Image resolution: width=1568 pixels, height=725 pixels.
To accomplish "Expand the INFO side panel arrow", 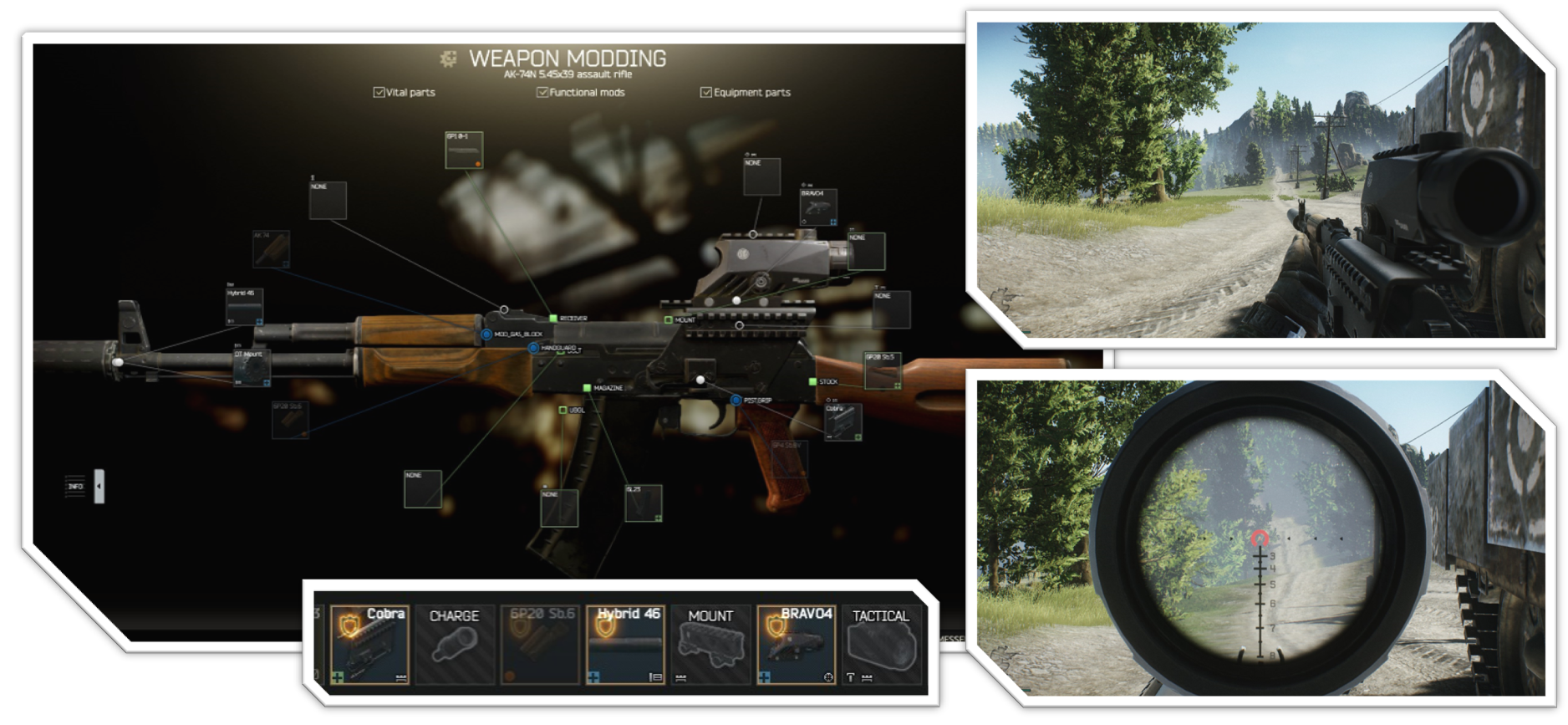I will [x=99, y=486].
